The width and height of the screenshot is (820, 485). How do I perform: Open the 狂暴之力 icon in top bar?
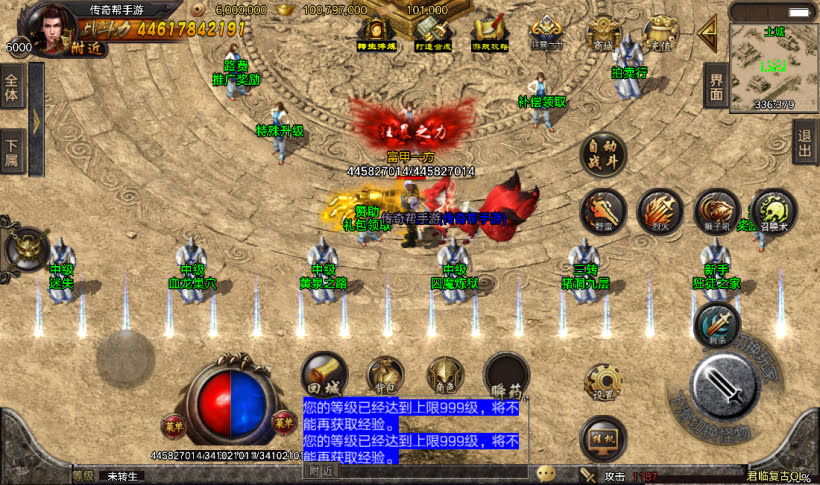coord(546,34)
